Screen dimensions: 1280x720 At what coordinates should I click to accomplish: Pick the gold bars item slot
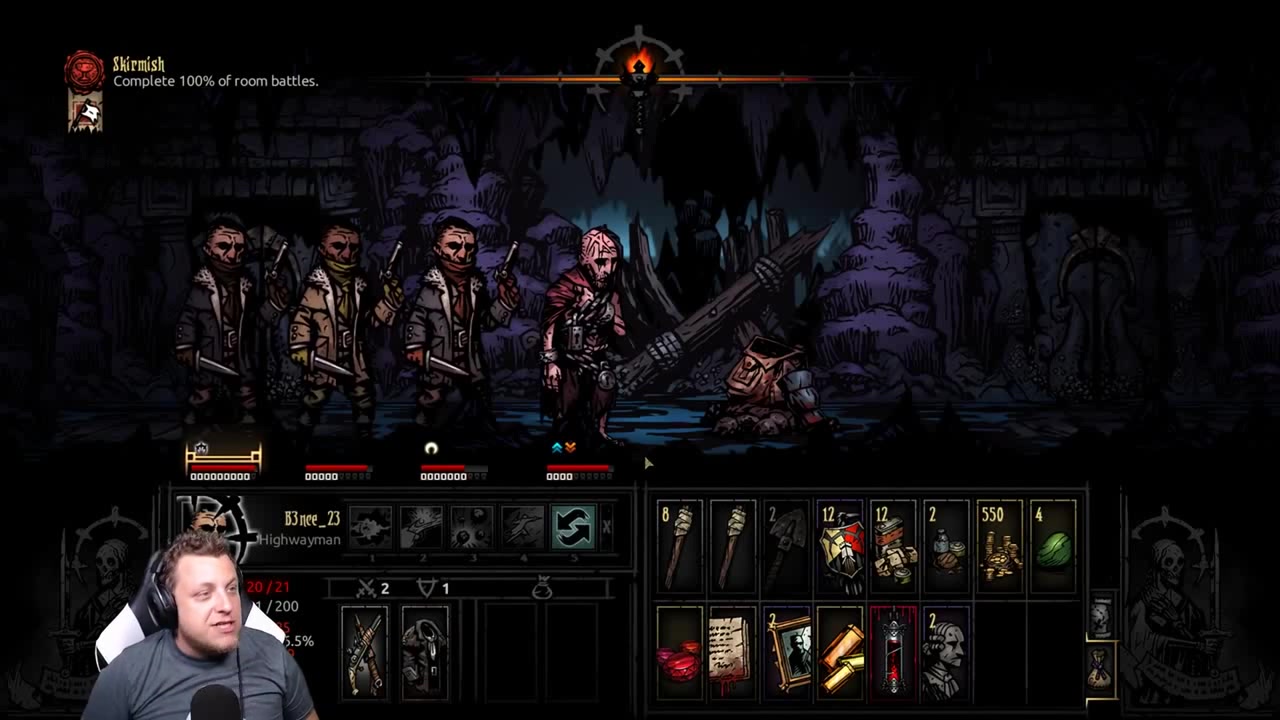840,652
